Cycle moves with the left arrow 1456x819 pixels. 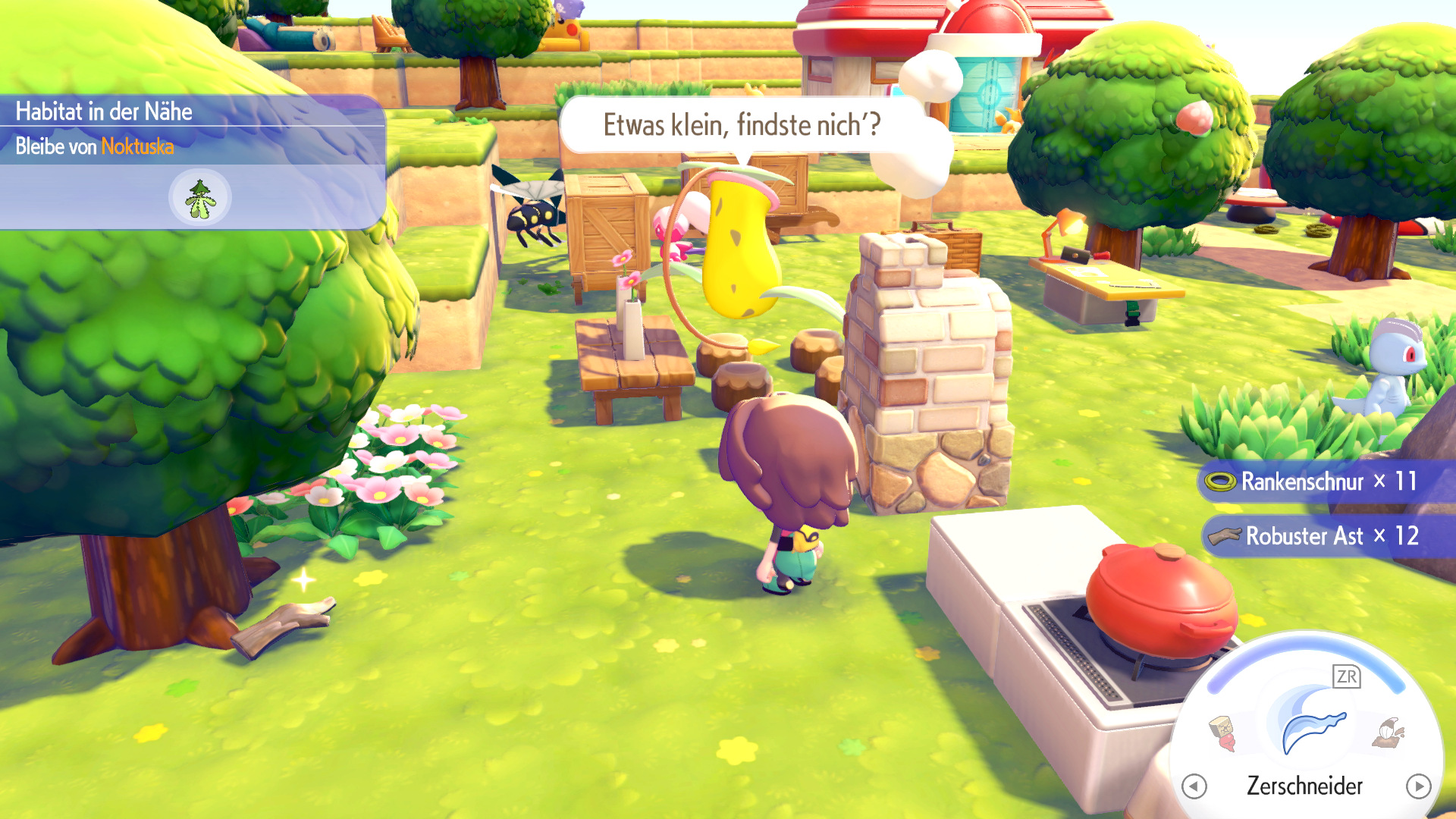[x=1194, y=786]
